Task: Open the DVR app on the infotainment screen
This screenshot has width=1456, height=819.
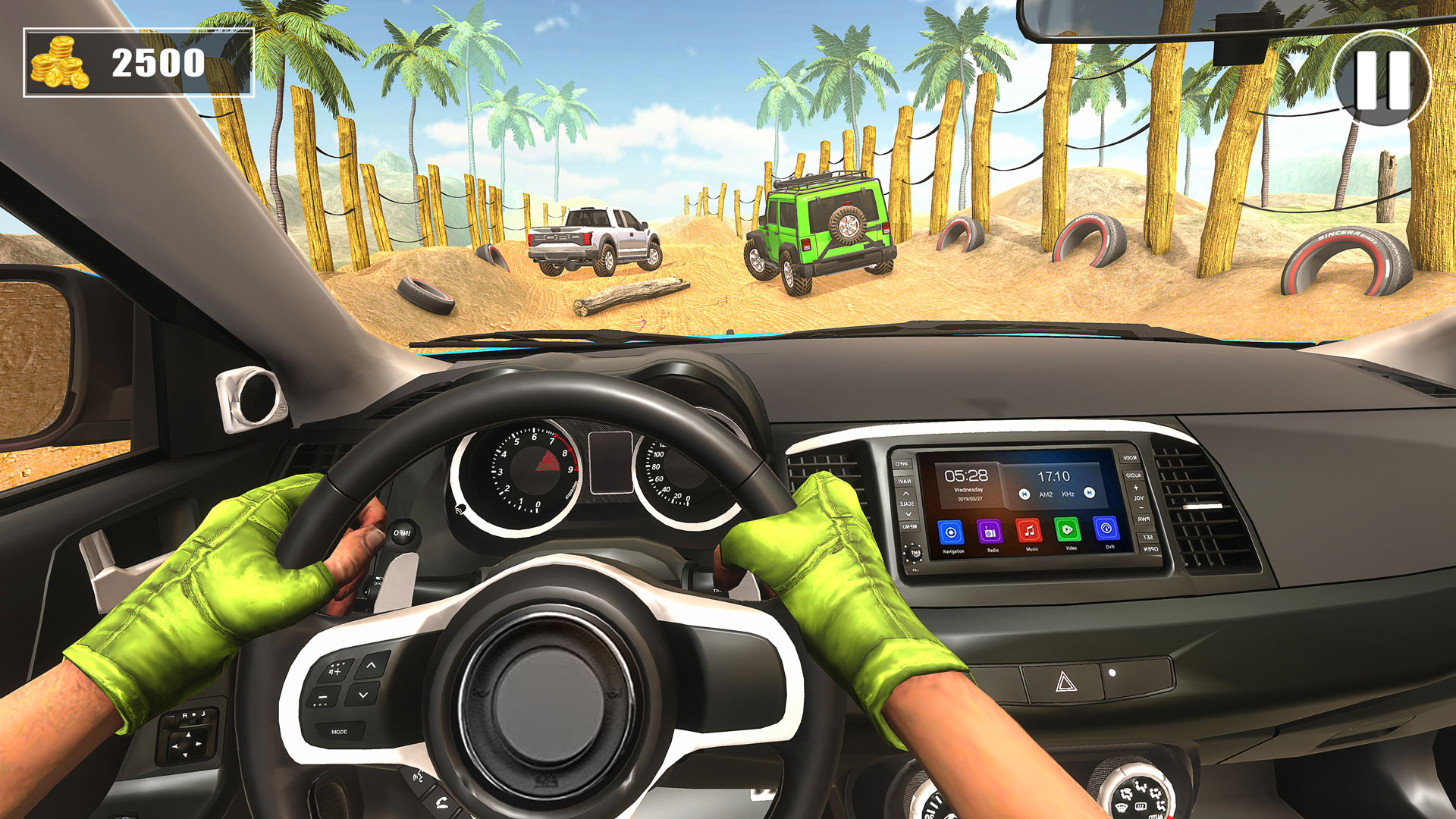Action: (x=1106, y=529)
